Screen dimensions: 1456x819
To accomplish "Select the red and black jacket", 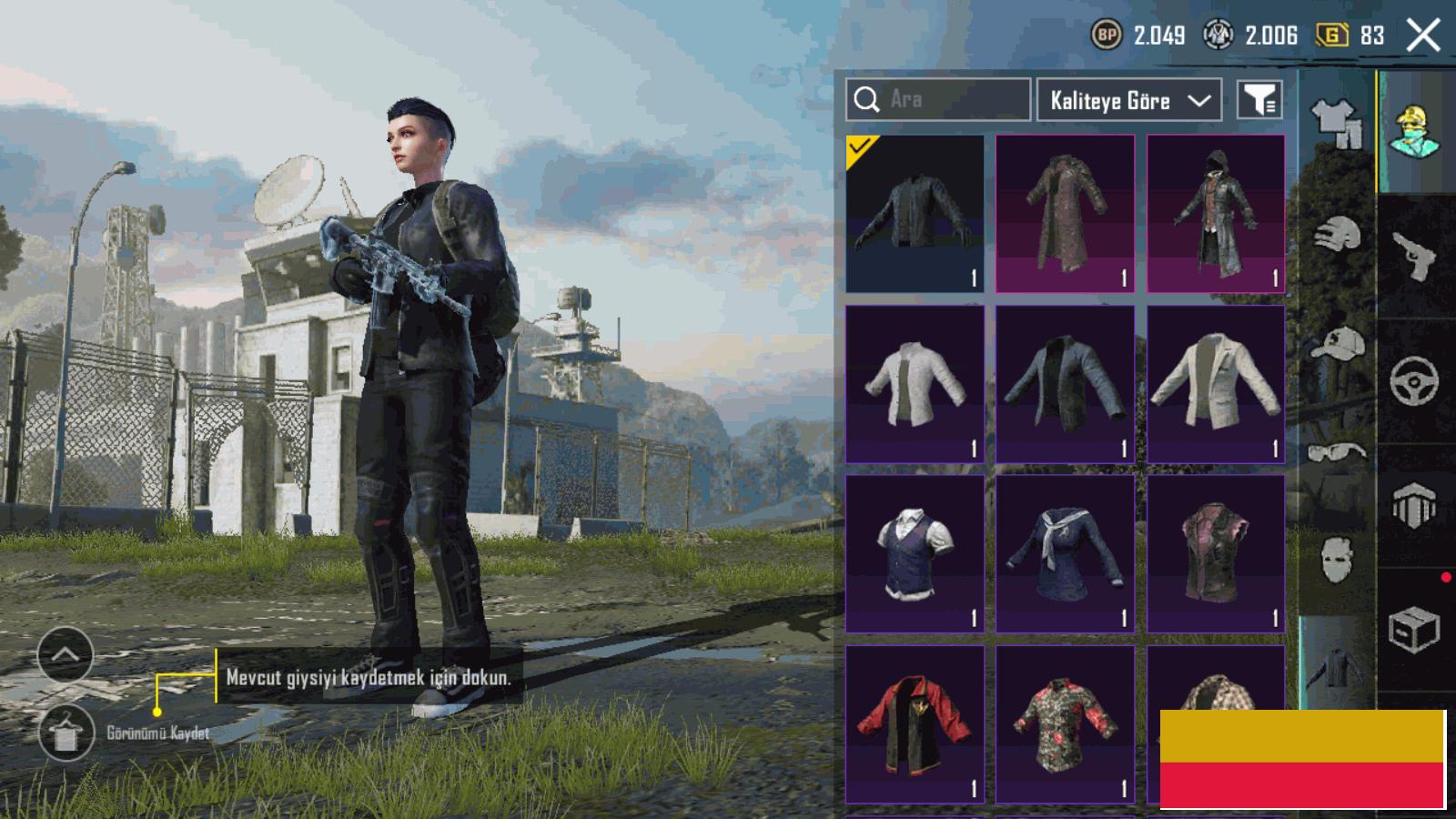I will 915,723.
